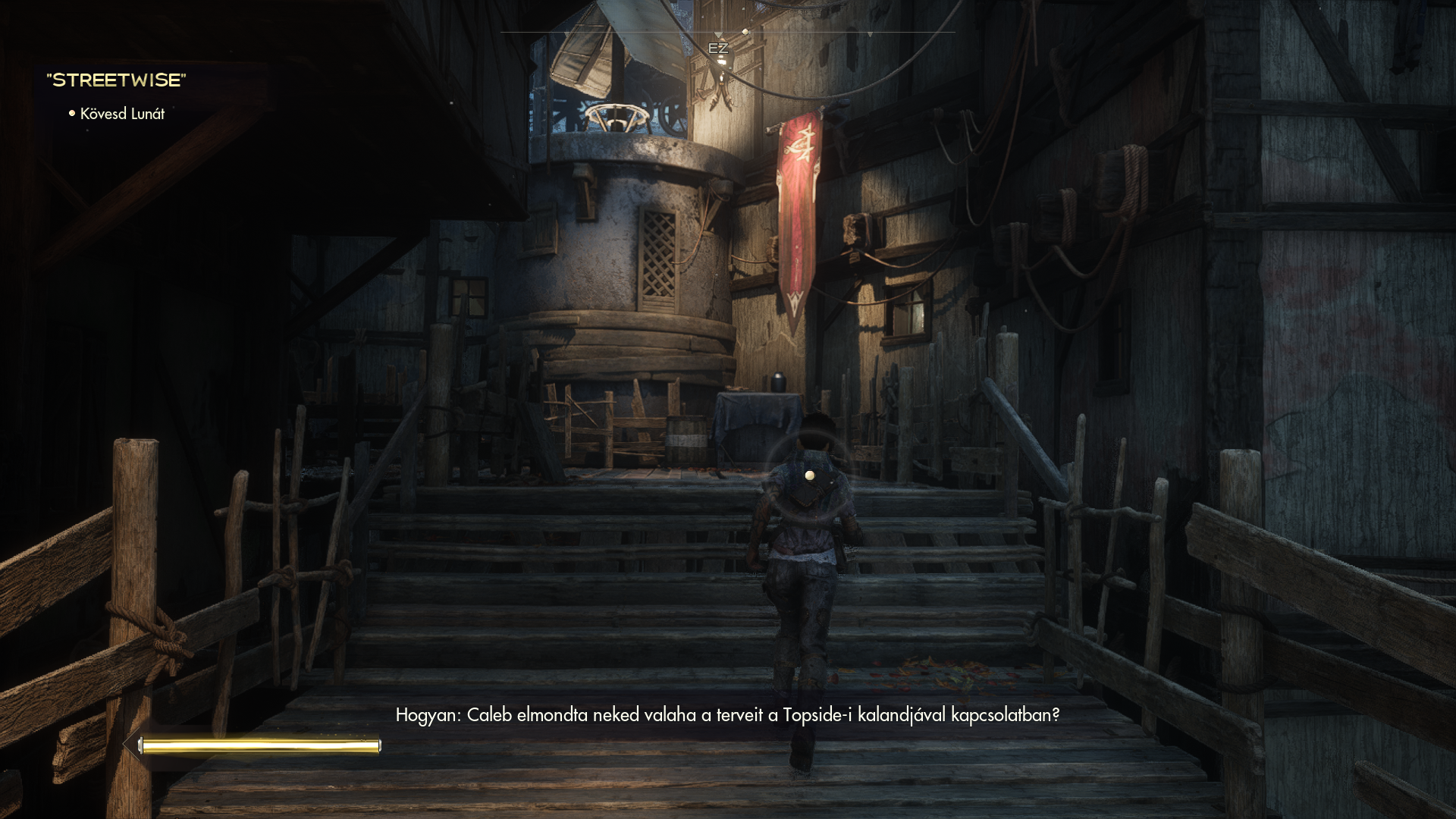Click the ÉZ compass heading marker
1456x819 pixels.
717,49
